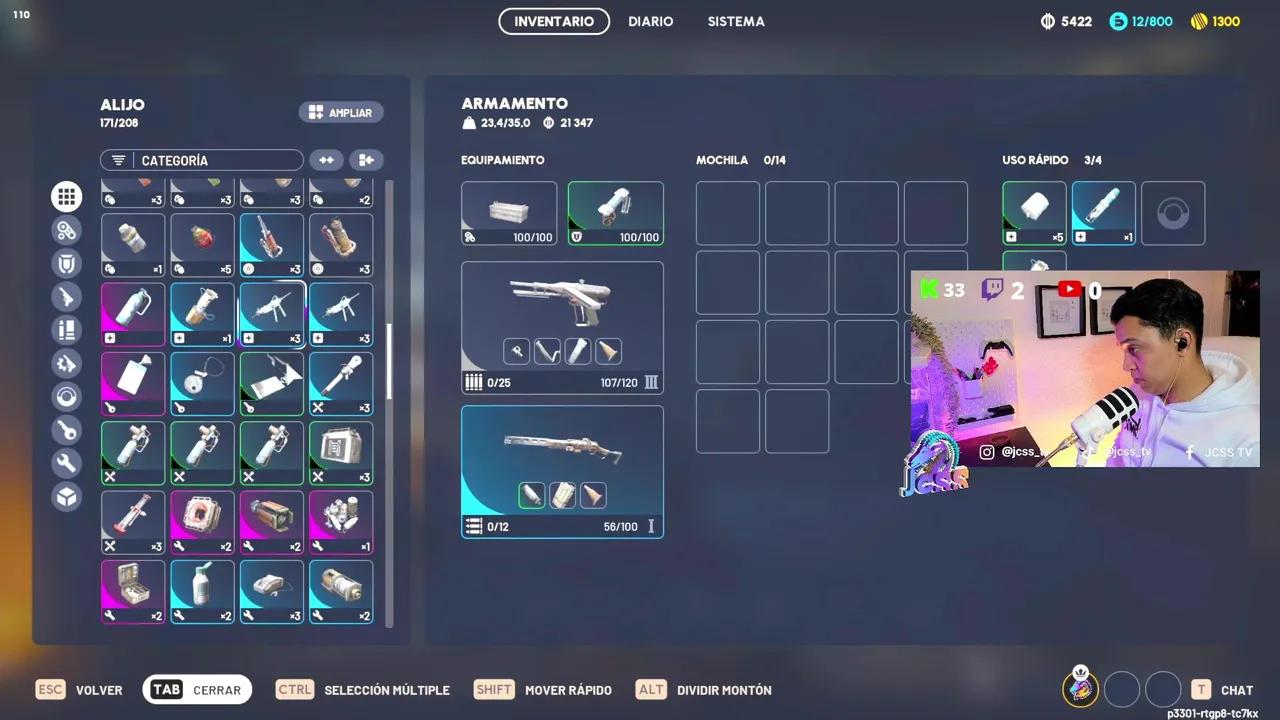The height and width of the screenshot is (720, 1280).
Task: Select the grid icon to show all items
Action: click(66, 196)
